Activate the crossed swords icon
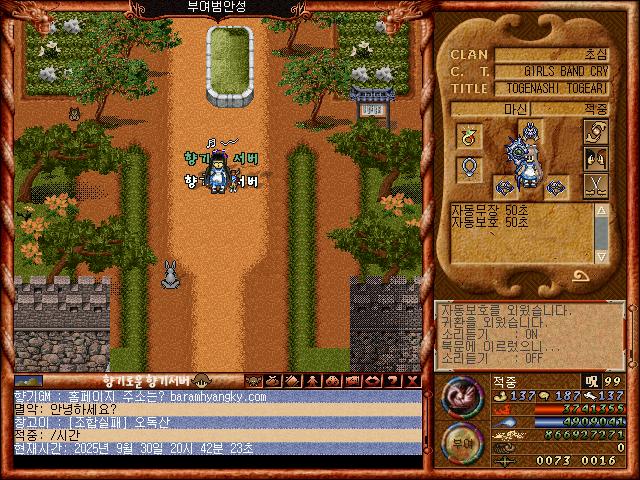This screenshot has width=640, height=480. (597, 184)
